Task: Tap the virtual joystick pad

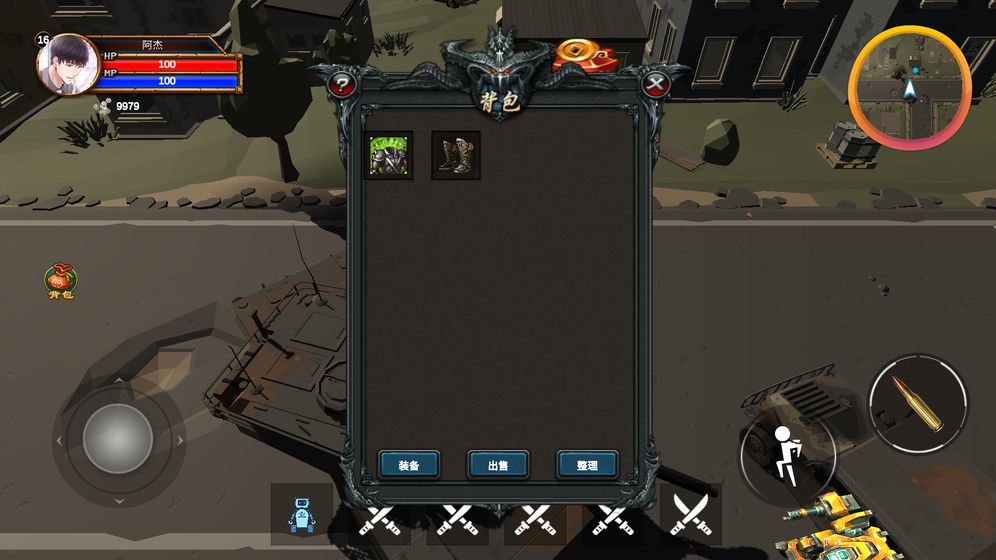Action: pos(118,439)
